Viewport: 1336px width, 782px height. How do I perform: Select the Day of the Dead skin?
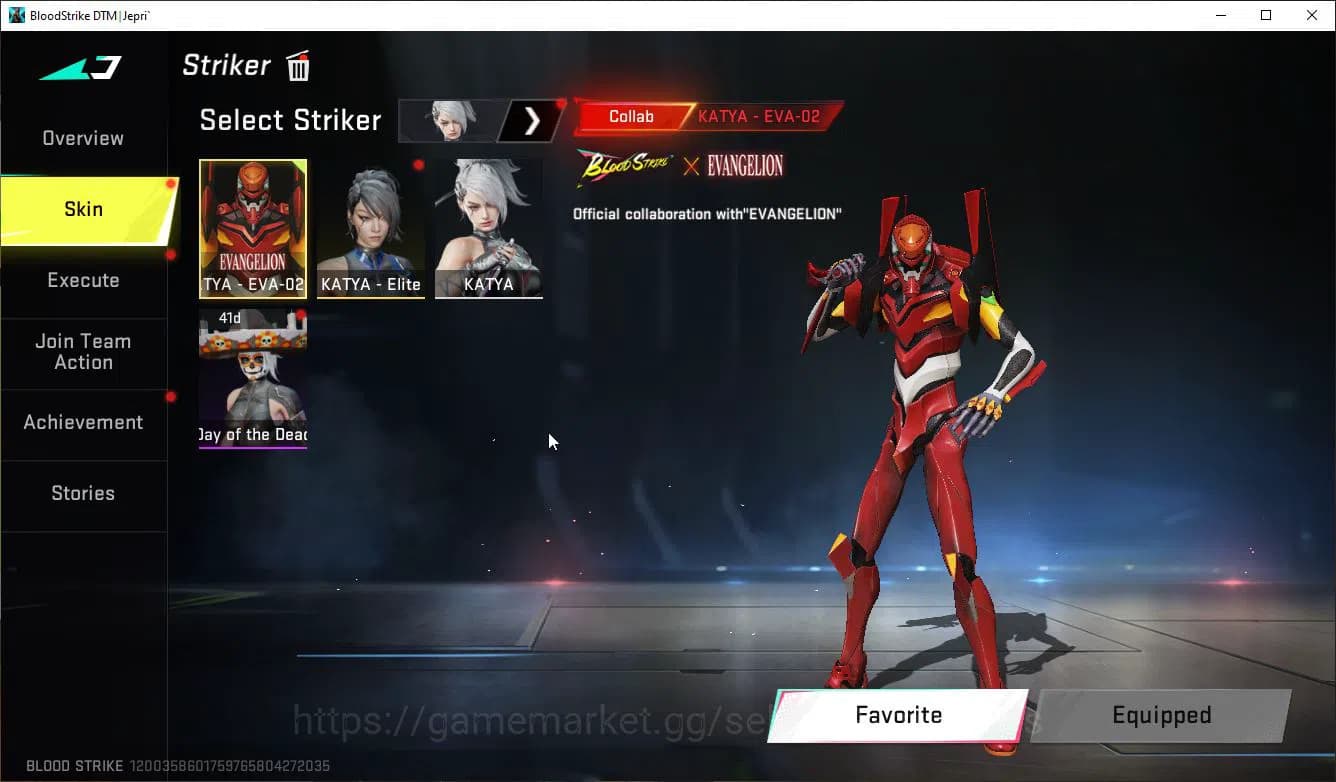click(x=253, y=378)
